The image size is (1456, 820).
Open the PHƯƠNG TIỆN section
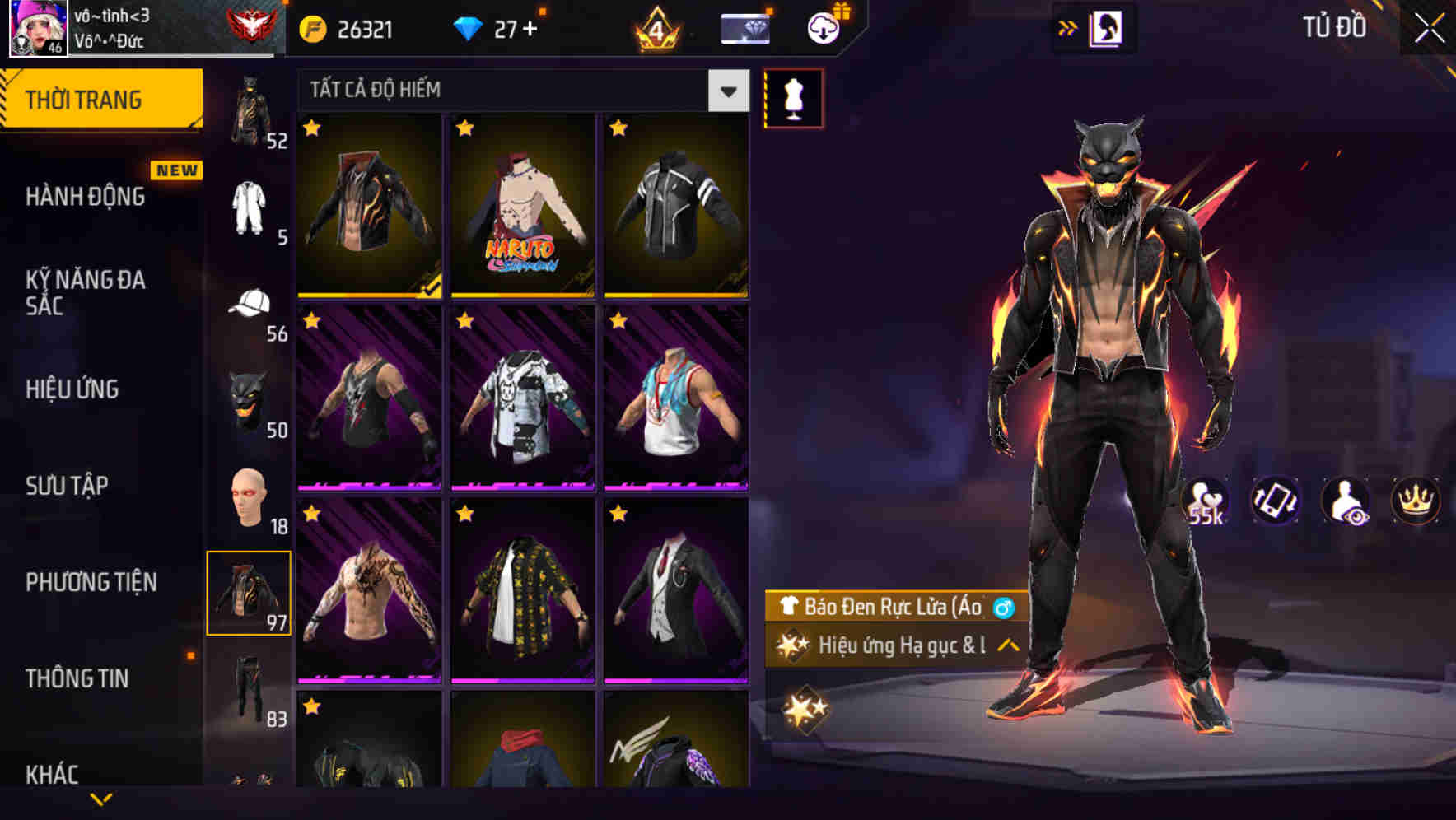(92, 580)
